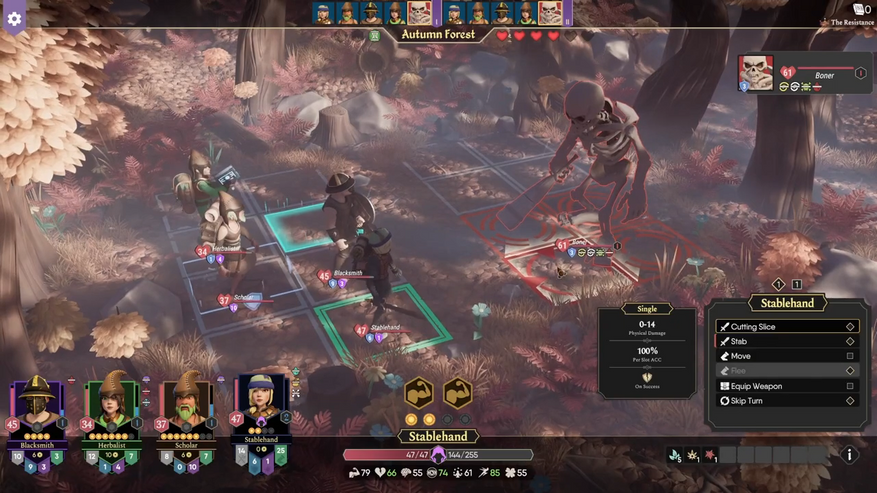877x493 pixels.
Task: Click the Autumn Forest location banner
Action: pyautogui.click(x=437, y=35)
